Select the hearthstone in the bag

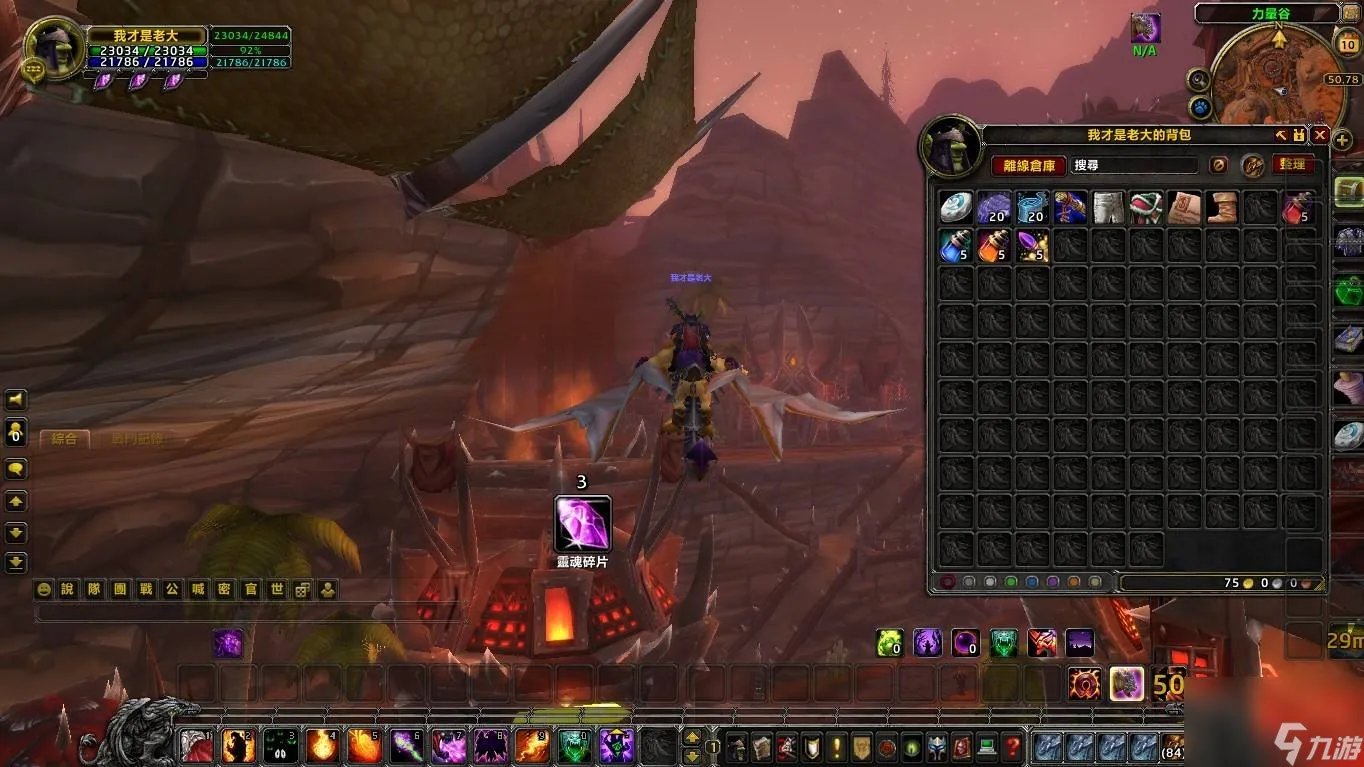click(956, 207)
